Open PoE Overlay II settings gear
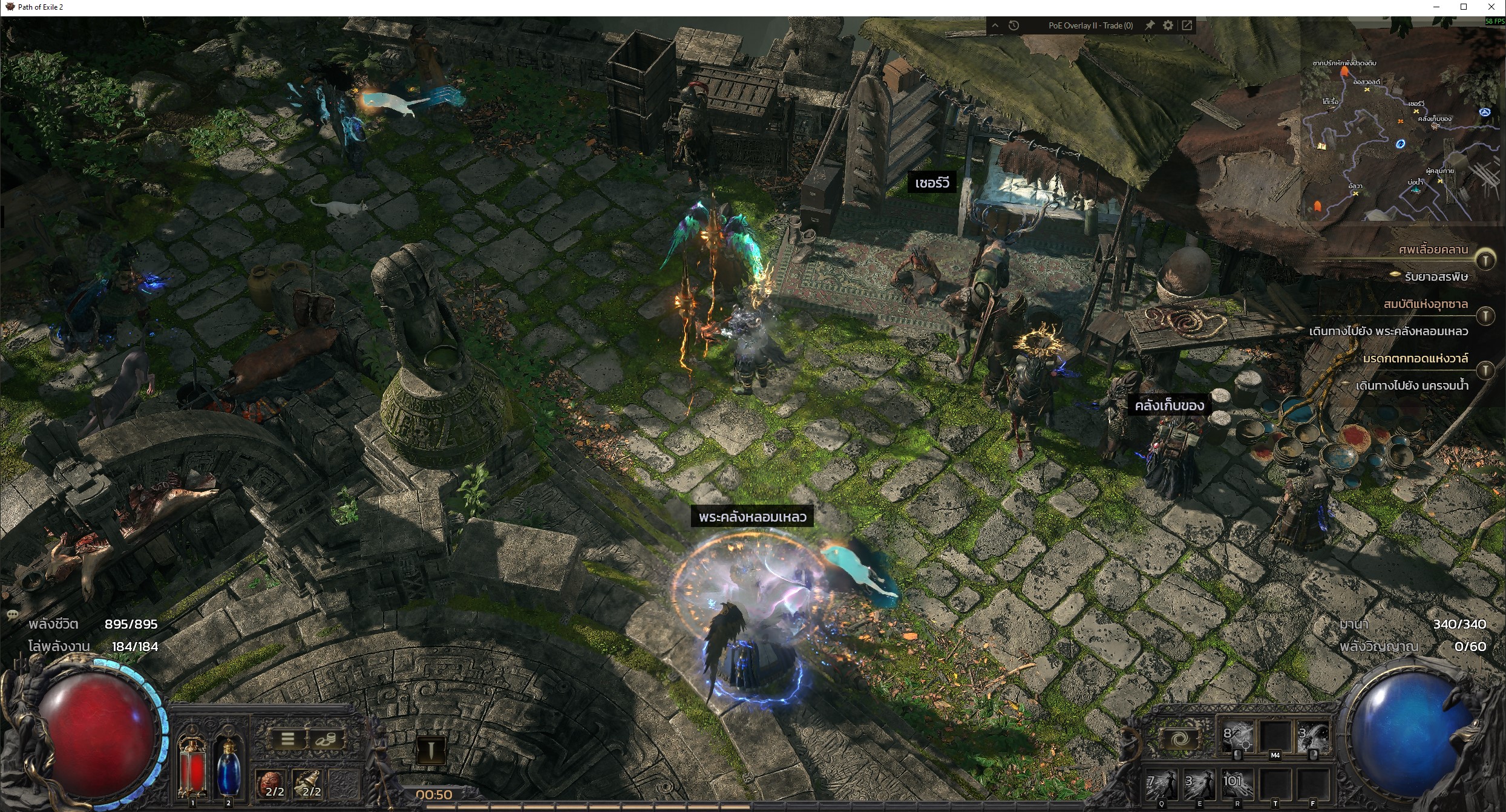This screenshot has height=812, width=1506. pyautogui.click(x=1168, y=25)
